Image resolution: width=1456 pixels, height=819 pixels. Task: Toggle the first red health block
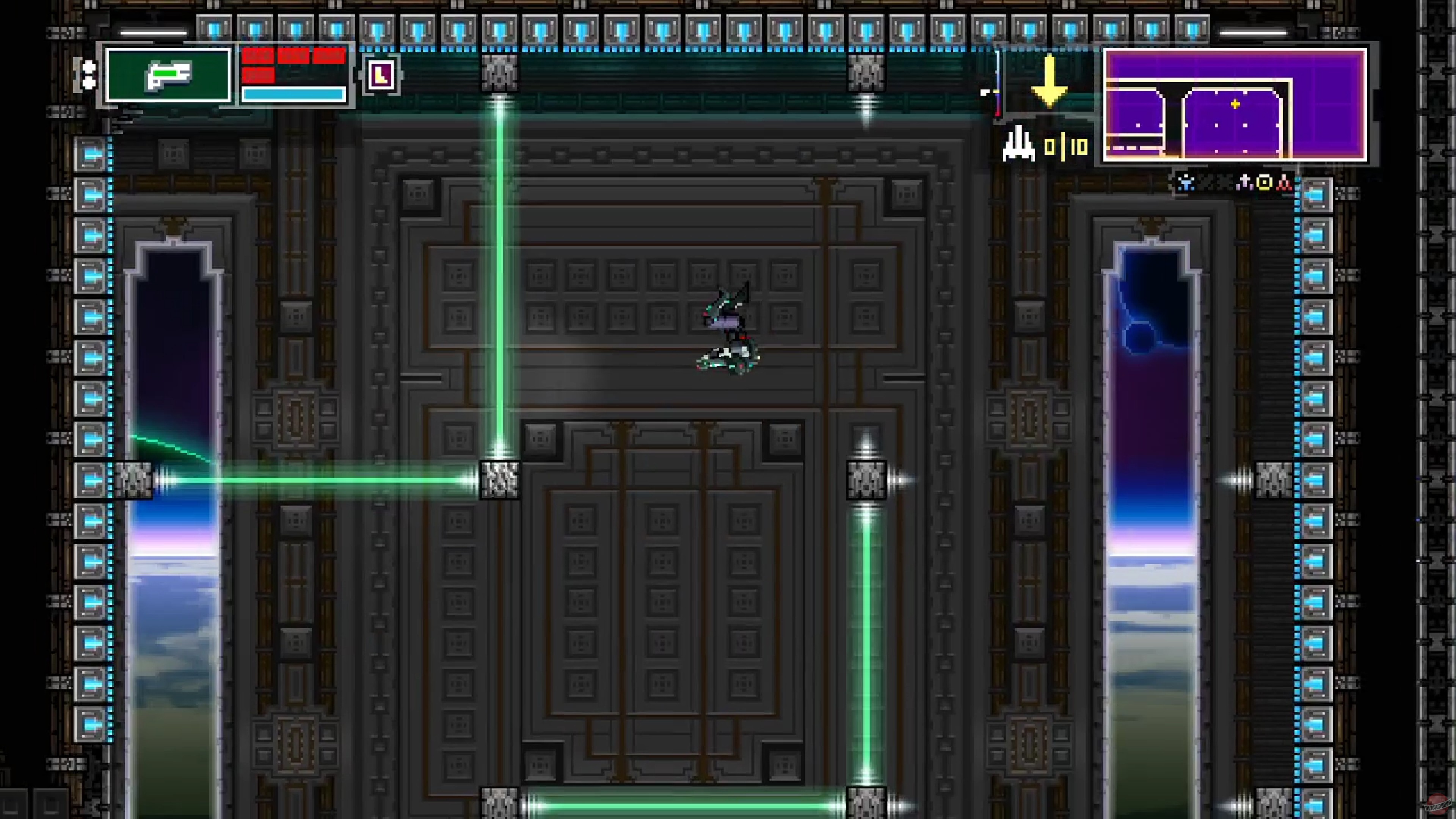pos(258,55)
